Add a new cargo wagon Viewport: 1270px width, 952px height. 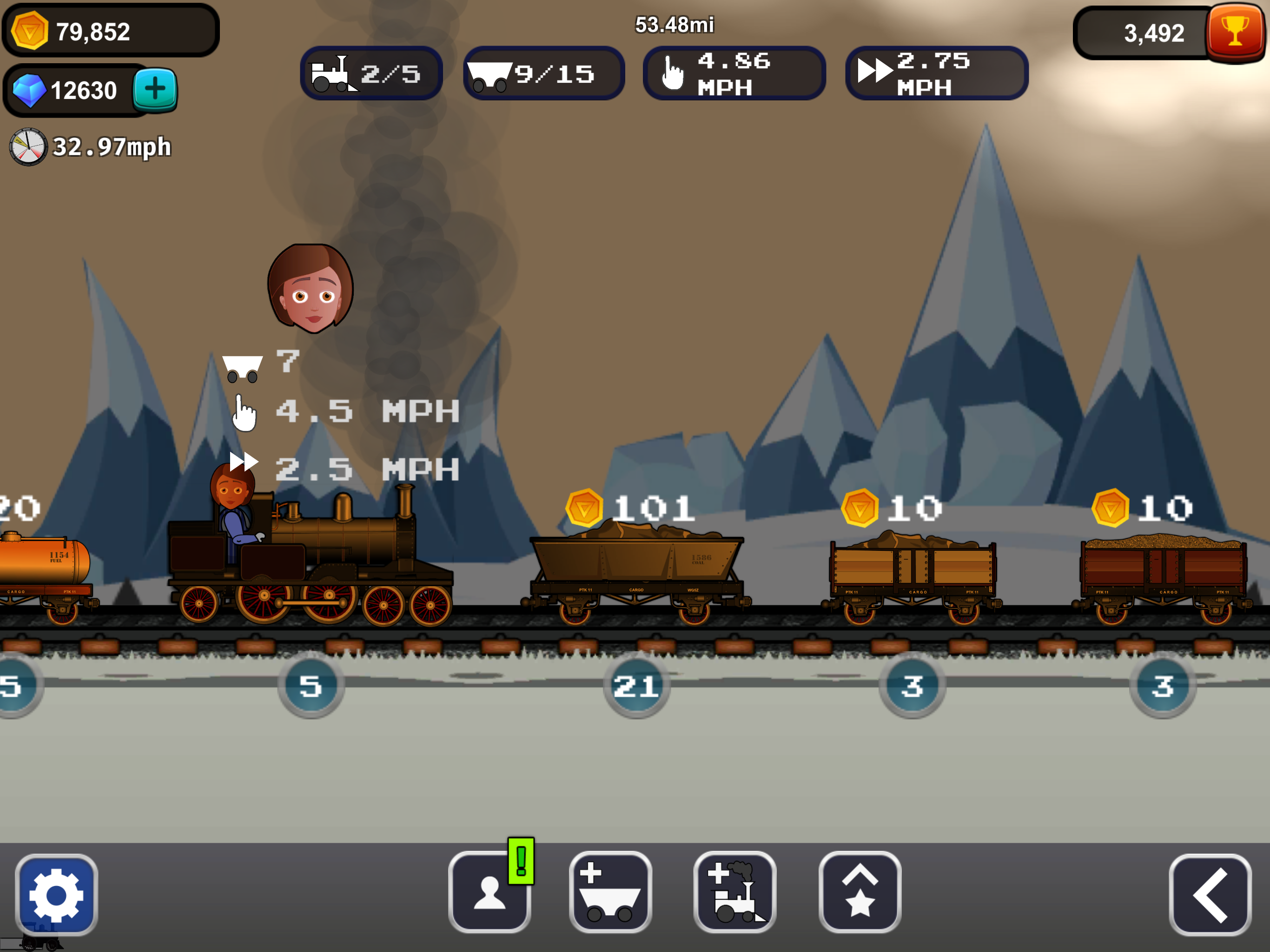click(x=610, y=892)
